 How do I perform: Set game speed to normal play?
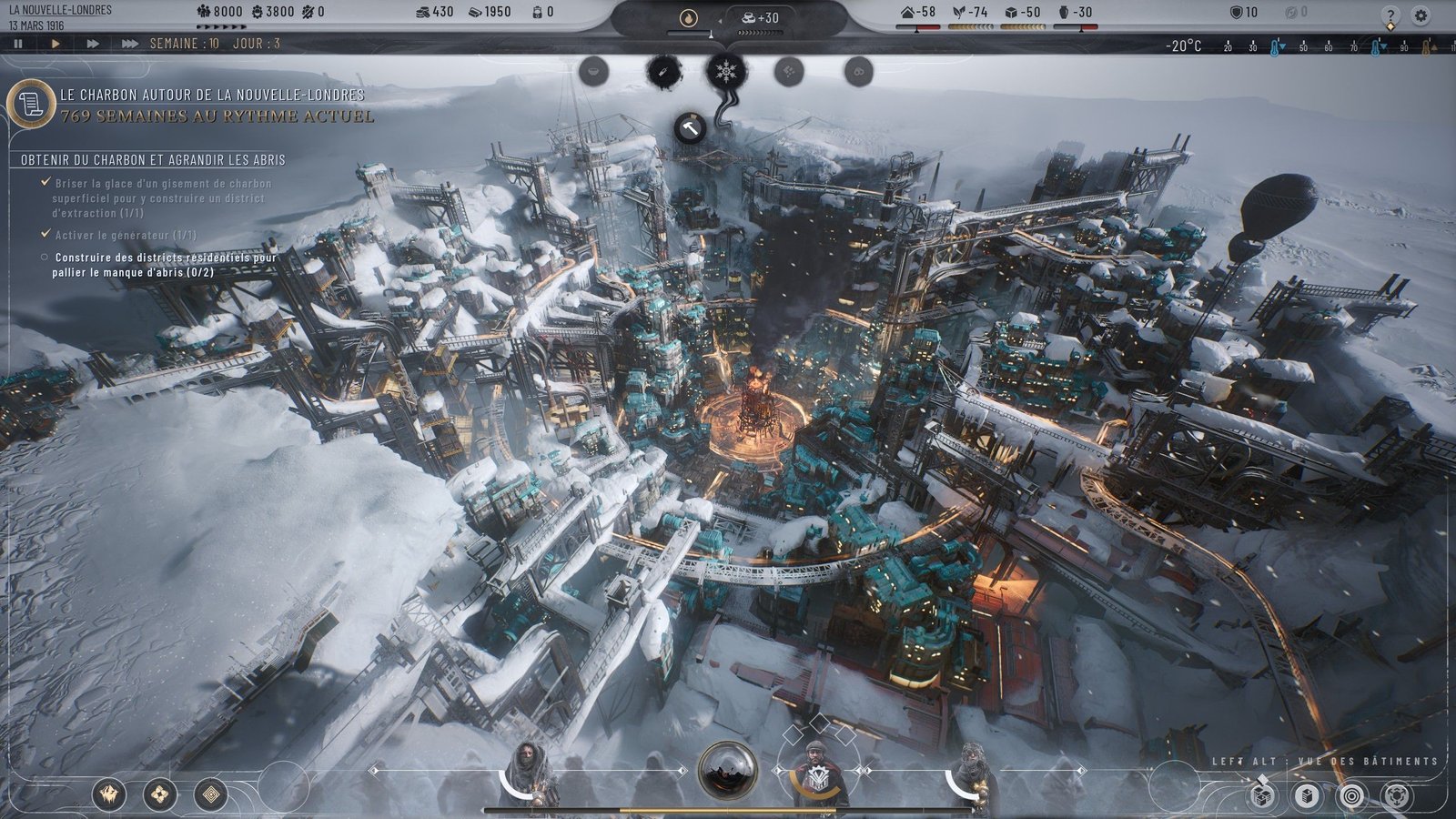pos(56,44)
